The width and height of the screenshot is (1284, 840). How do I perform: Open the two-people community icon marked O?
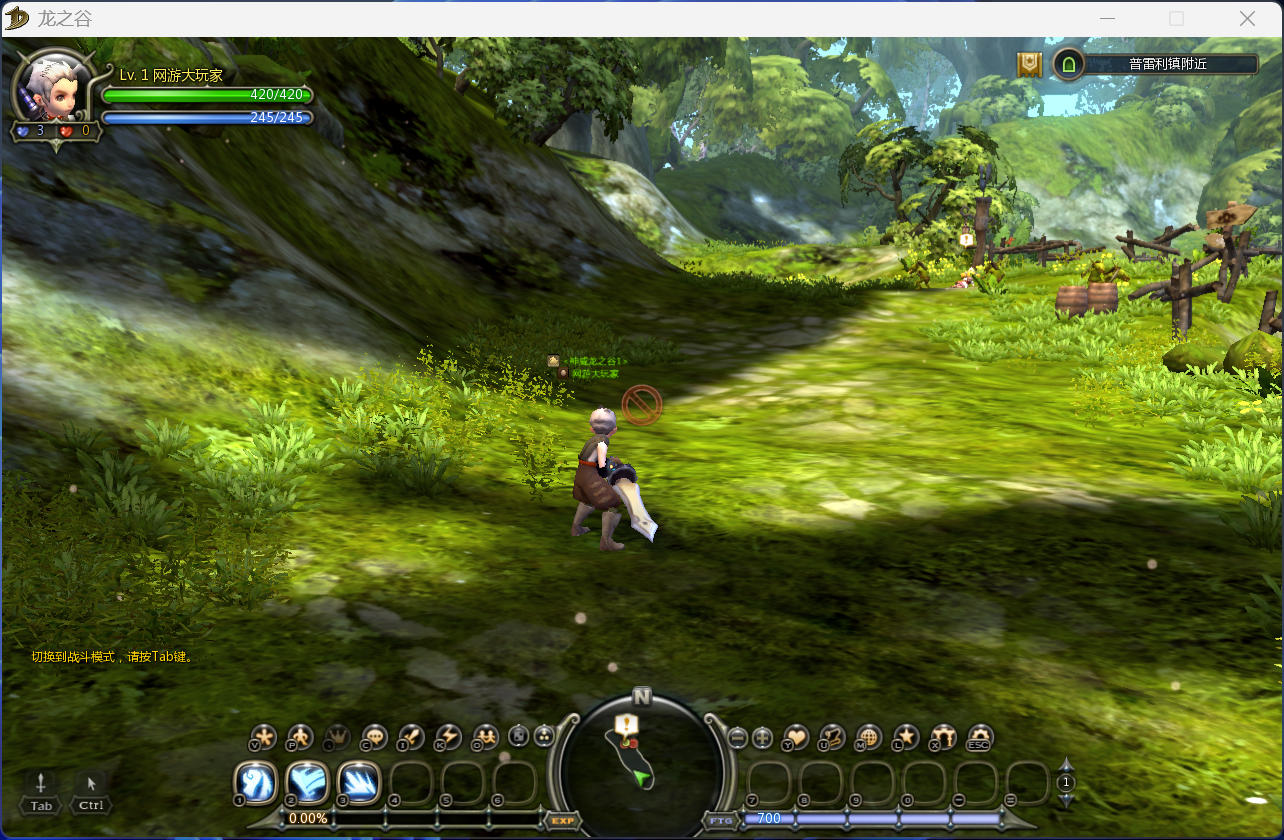click(x=485, y=737)
